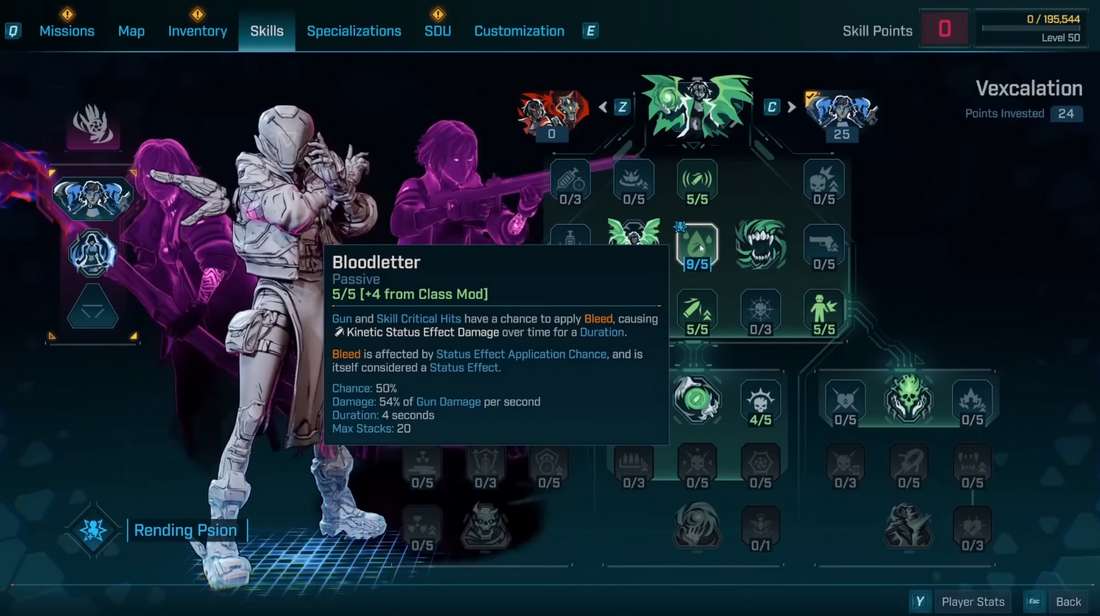Open the Inventory tab
Image resolution: width=1100 pixels, height=616 pixels.
(x=197, y=31)
